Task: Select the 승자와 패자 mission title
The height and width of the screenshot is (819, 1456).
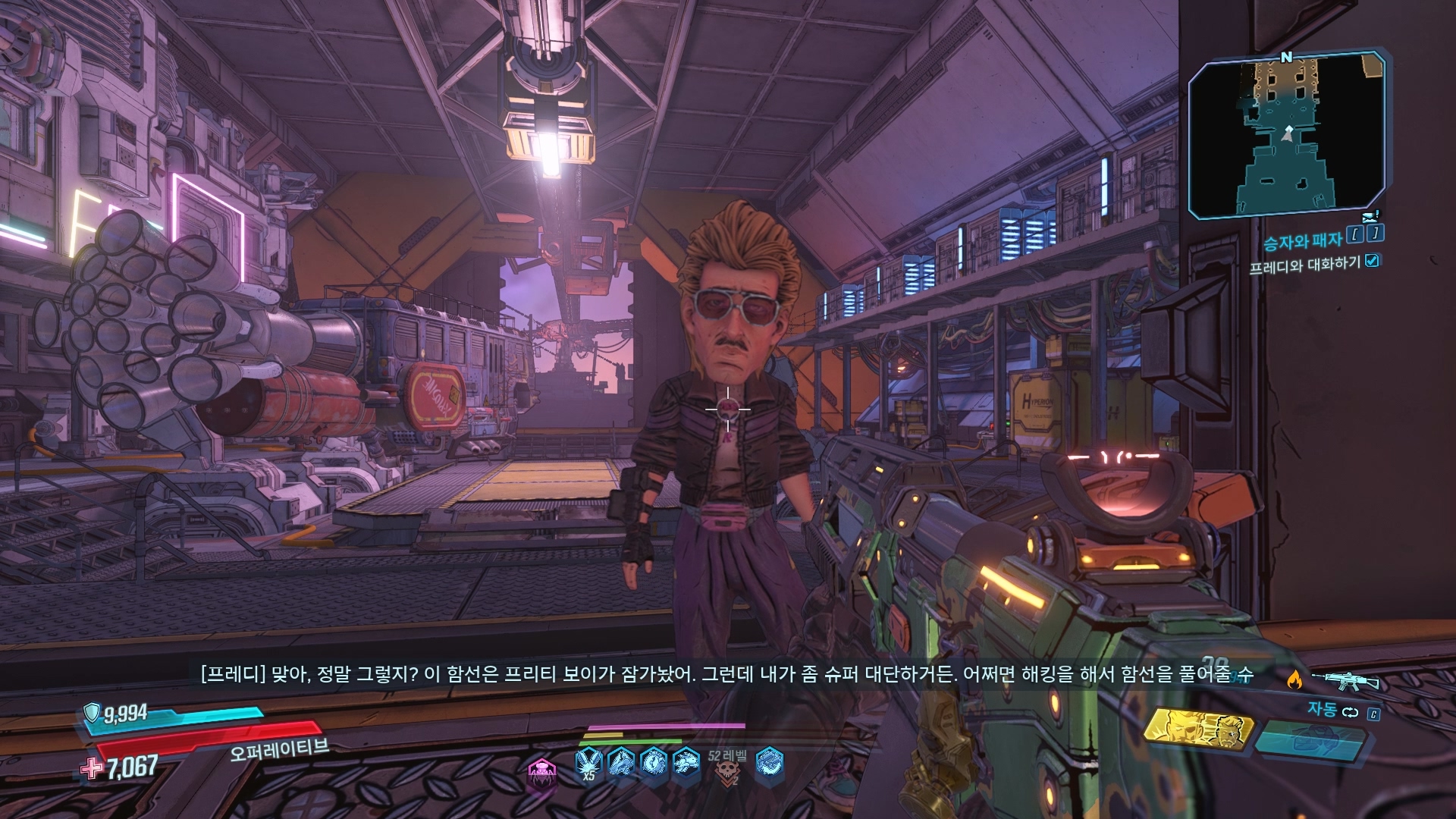Action: pyautogui.click(x=1302, y=241)
